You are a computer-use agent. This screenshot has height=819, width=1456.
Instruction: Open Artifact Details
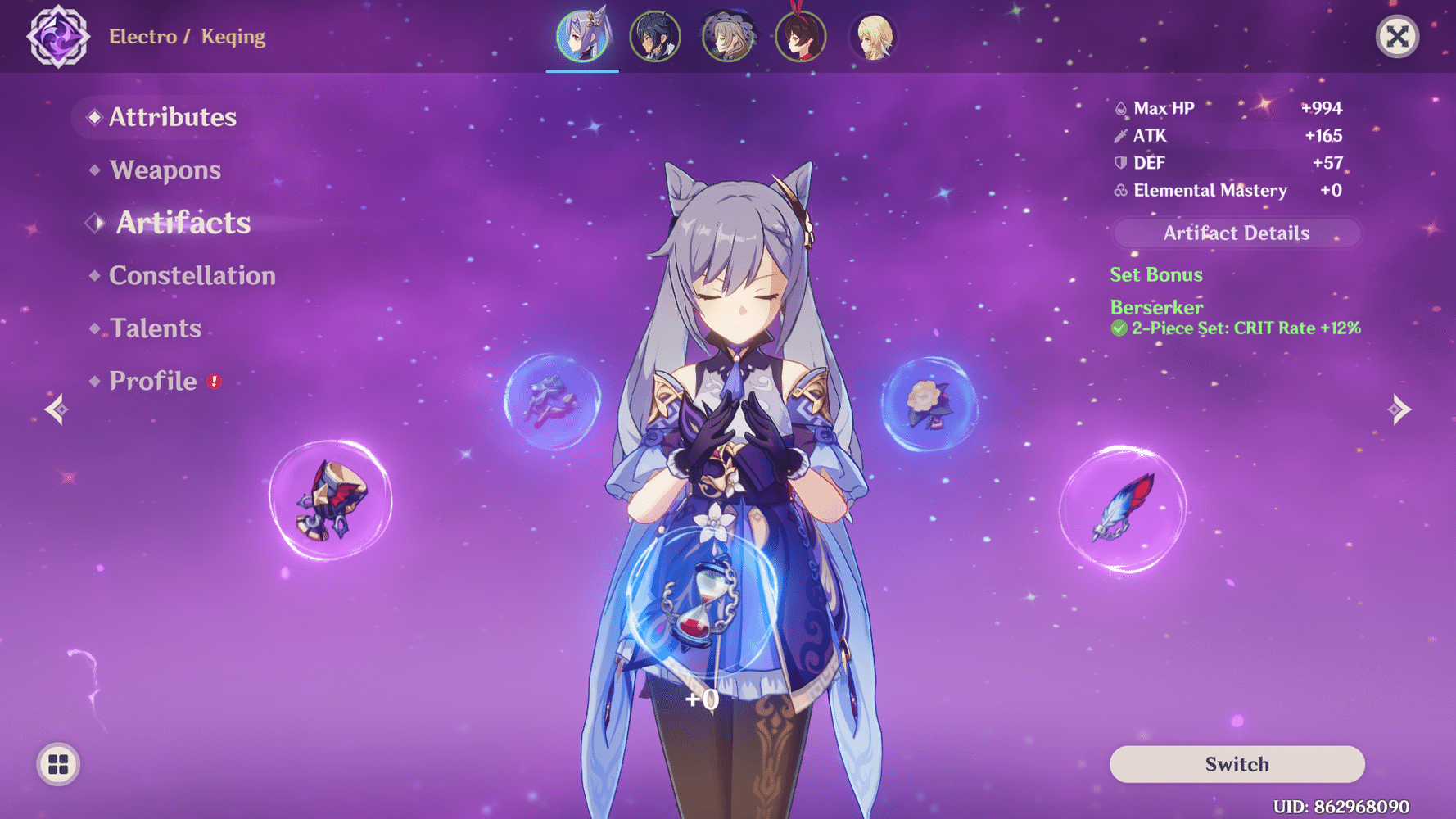(x=1236, y=233)
